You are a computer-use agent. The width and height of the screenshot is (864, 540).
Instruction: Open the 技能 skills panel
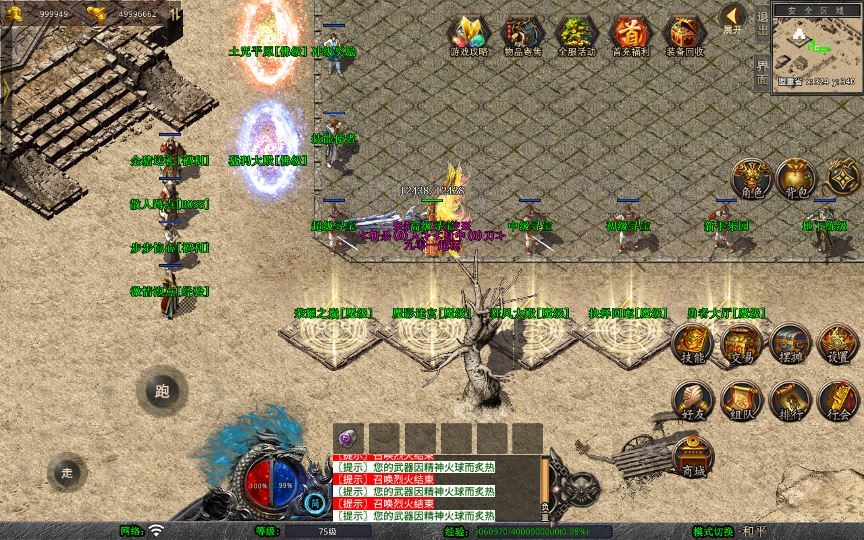[693, 342]
